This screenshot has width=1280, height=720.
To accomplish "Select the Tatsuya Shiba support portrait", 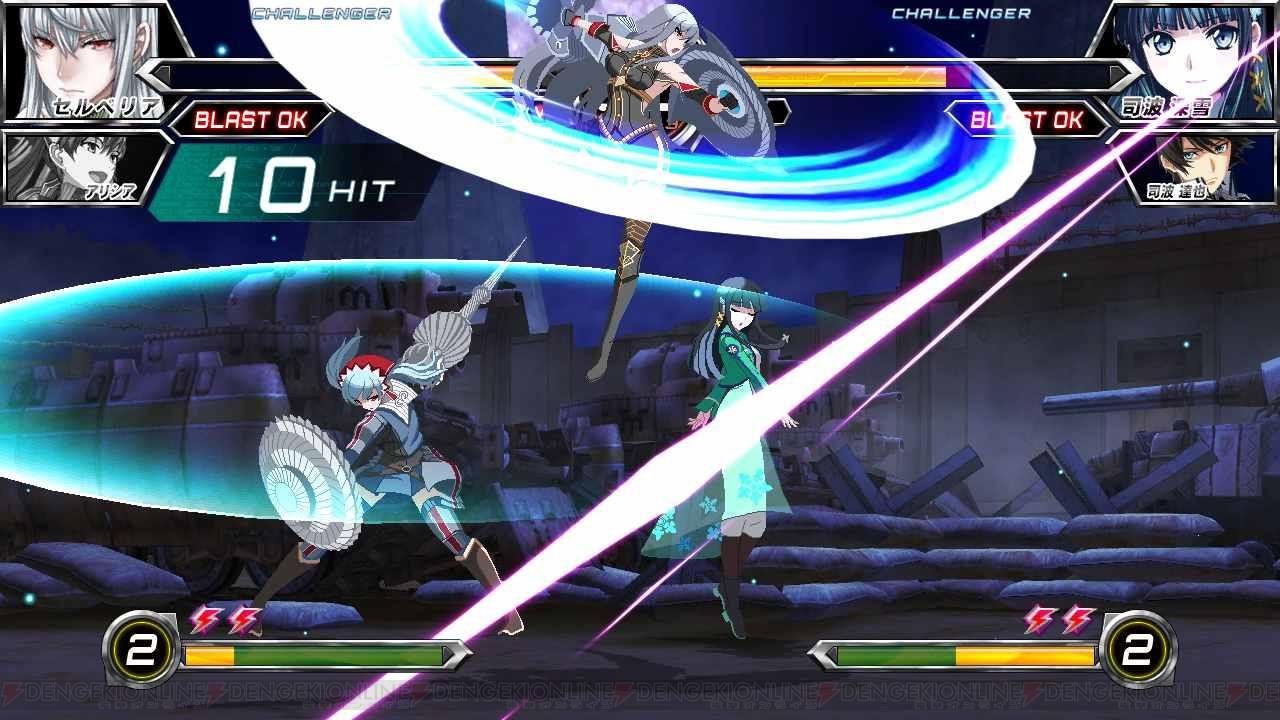I will (x=1200, y=165).
